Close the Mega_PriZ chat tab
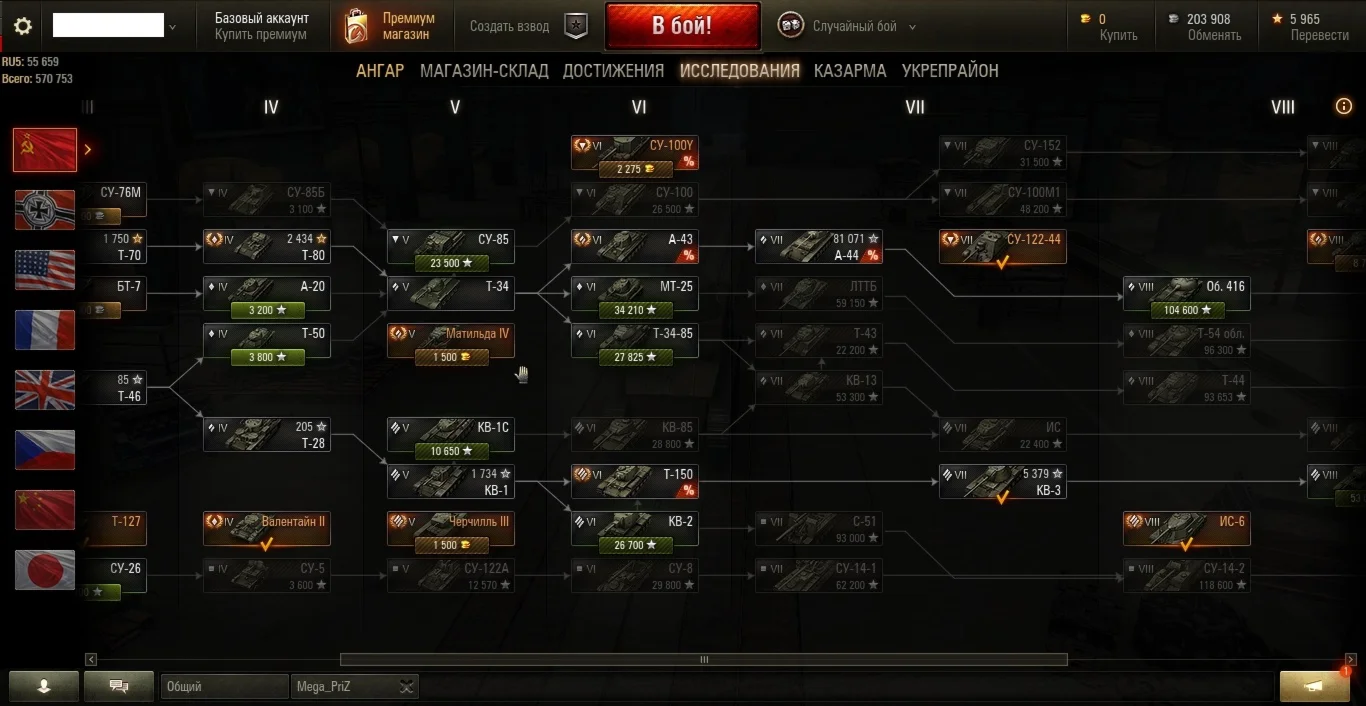Viewport: 1366px width, 706px height. click(406, 687)
